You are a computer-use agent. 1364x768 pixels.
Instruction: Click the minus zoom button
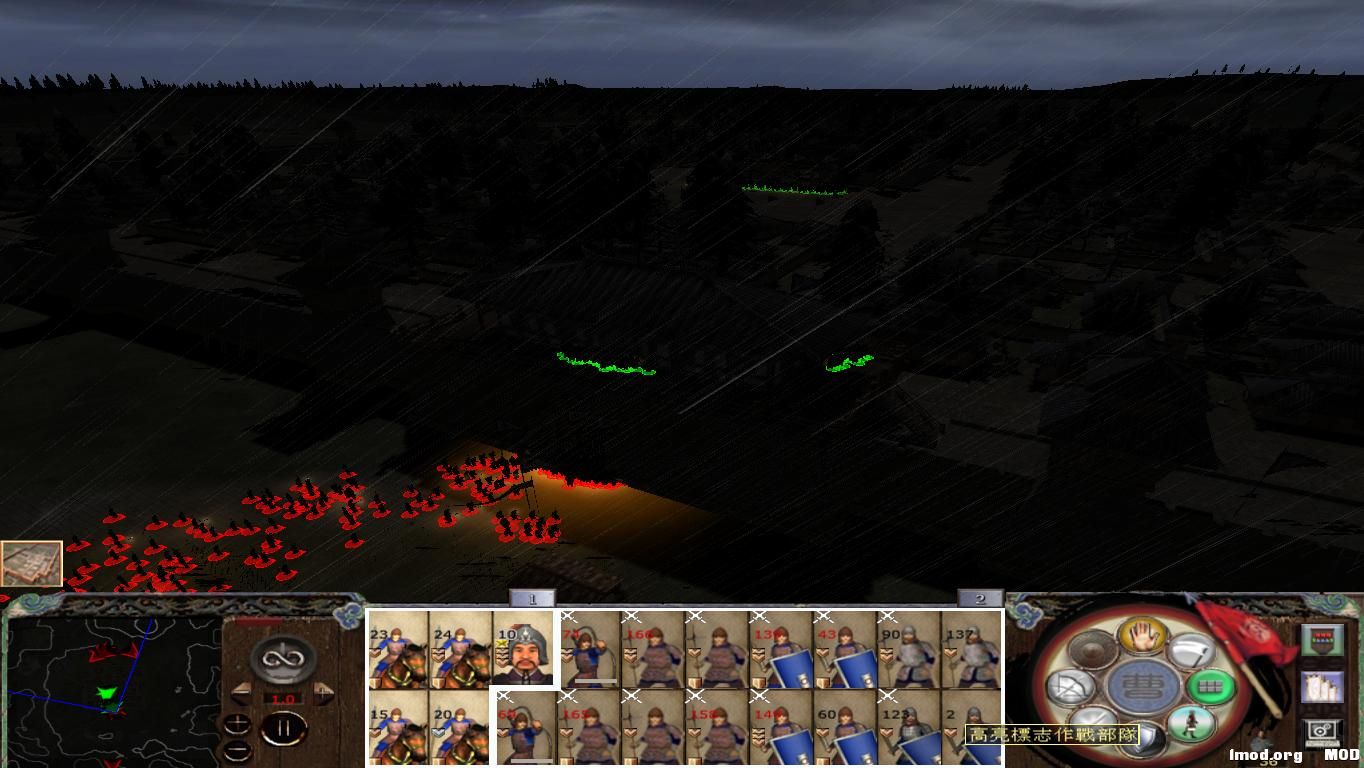(237, 751)
